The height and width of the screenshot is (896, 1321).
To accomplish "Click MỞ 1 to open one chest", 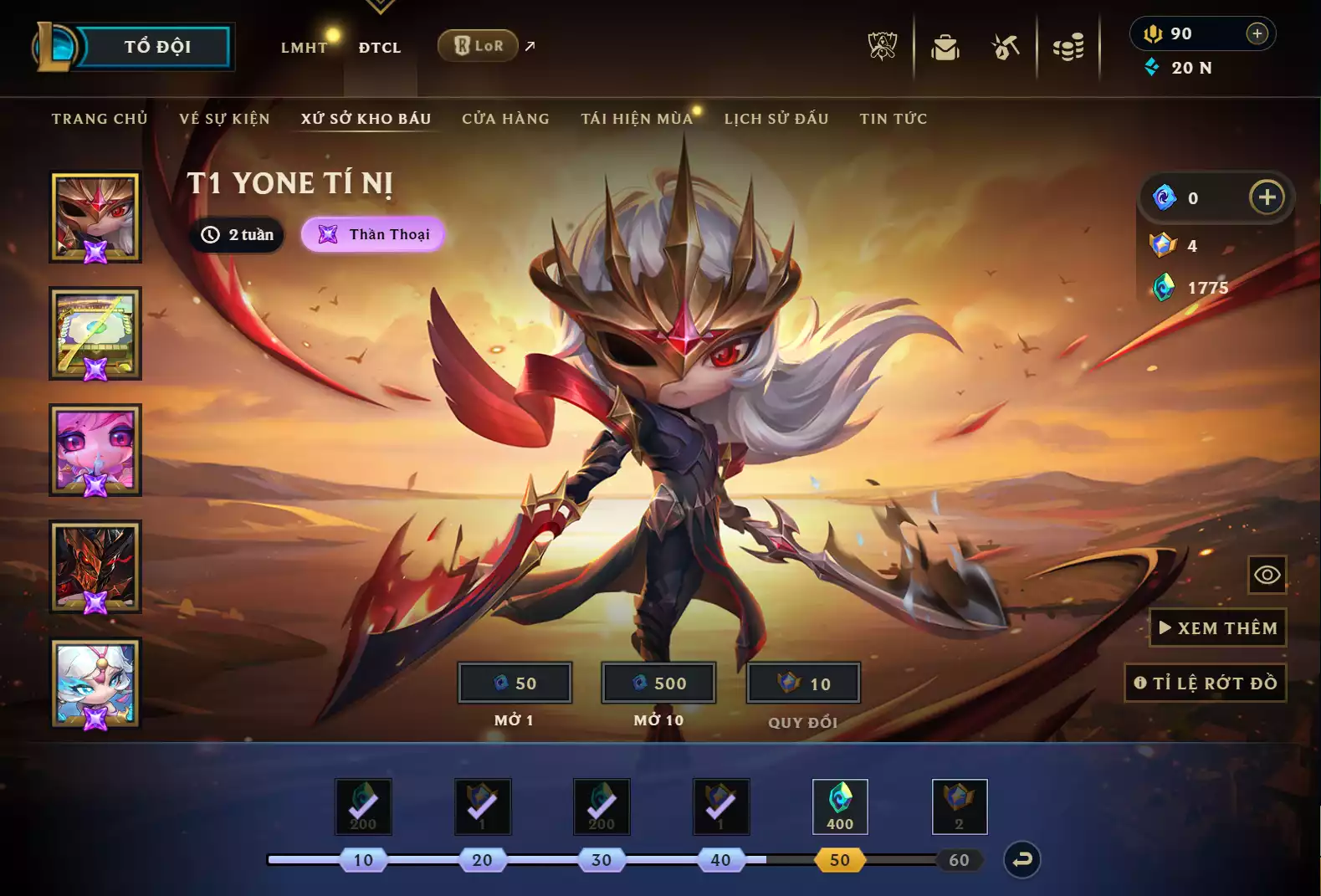I will (514, 683).
